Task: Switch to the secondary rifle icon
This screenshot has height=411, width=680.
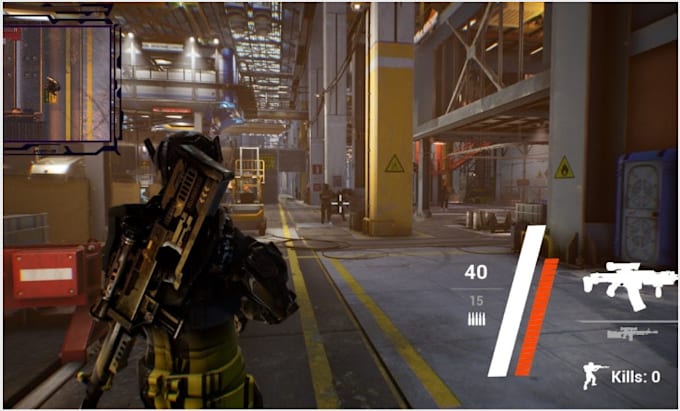Action: (x=632, y=334)
